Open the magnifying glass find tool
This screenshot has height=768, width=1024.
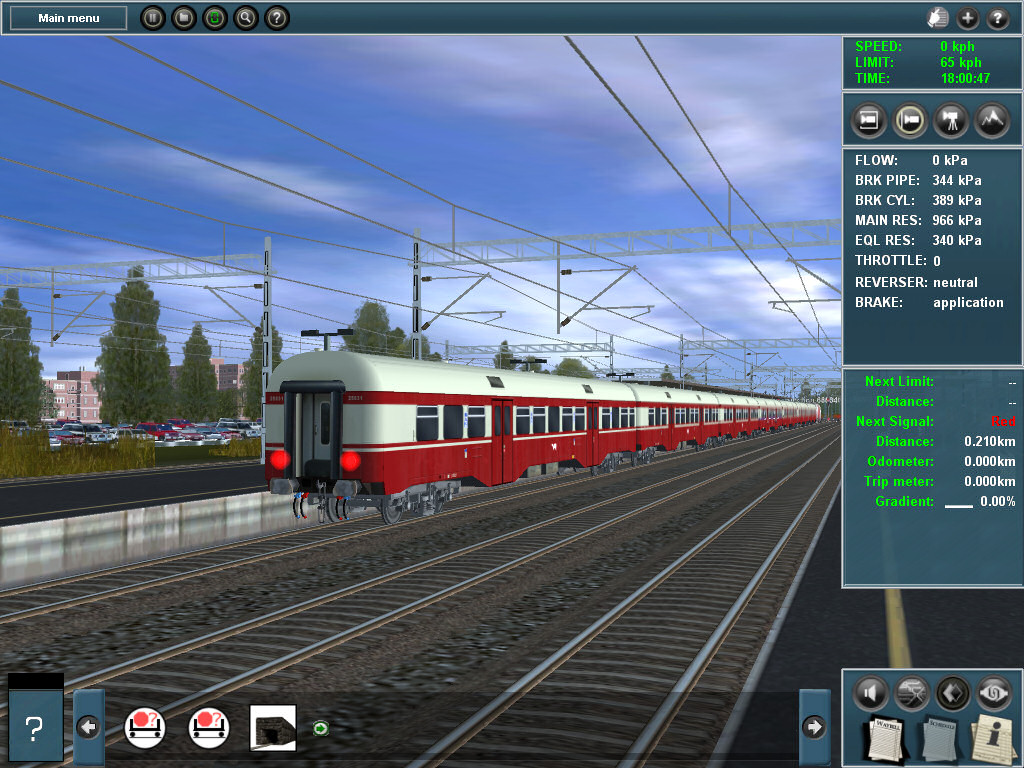tap(245, 18)
